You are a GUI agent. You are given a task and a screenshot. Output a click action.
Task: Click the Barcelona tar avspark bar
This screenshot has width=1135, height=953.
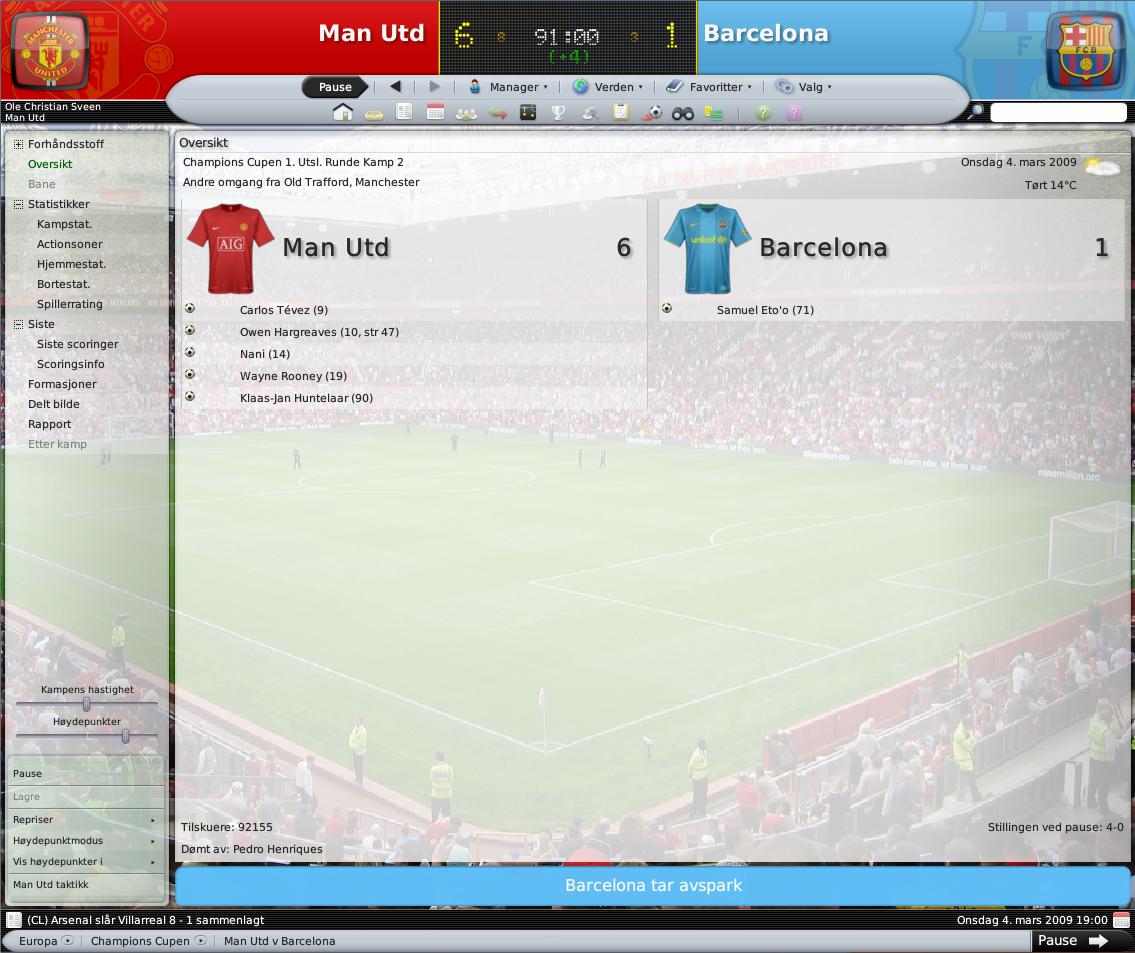(652, 886)
